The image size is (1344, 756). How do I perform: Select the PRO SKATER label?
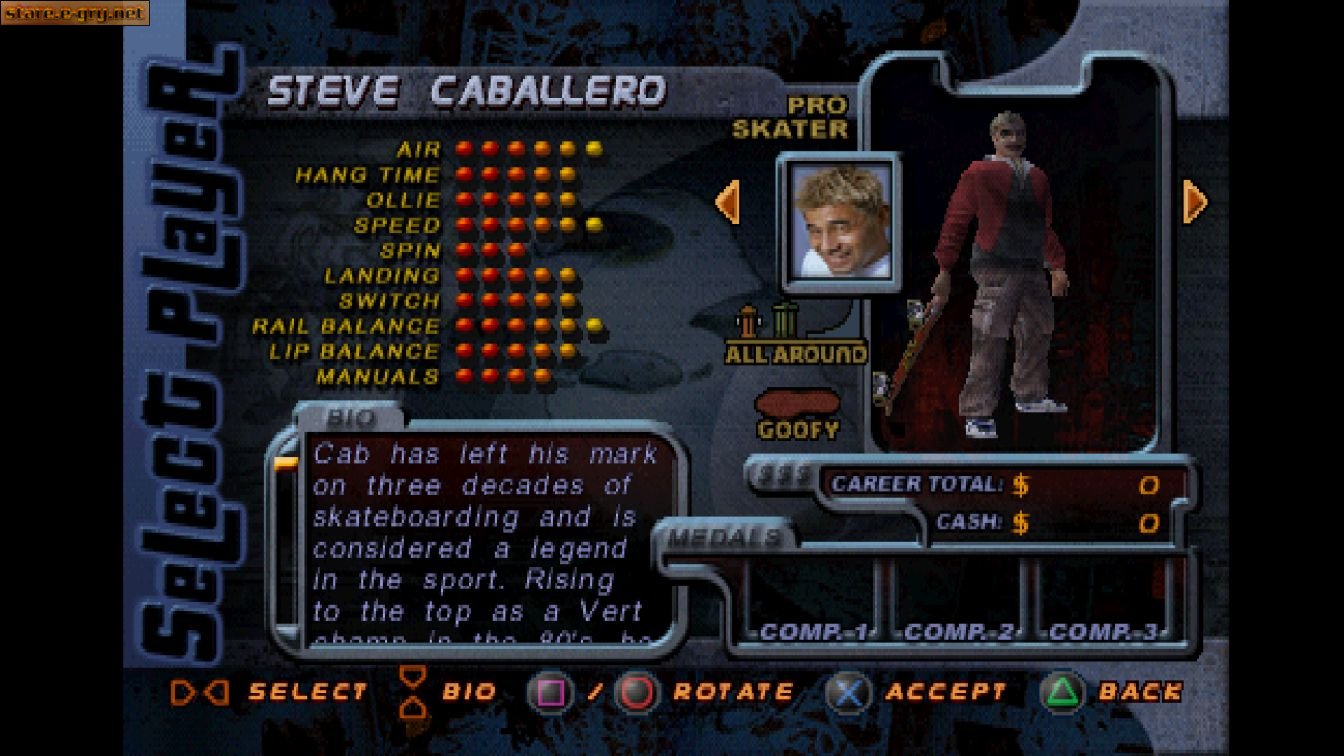(x=815, y=118)
